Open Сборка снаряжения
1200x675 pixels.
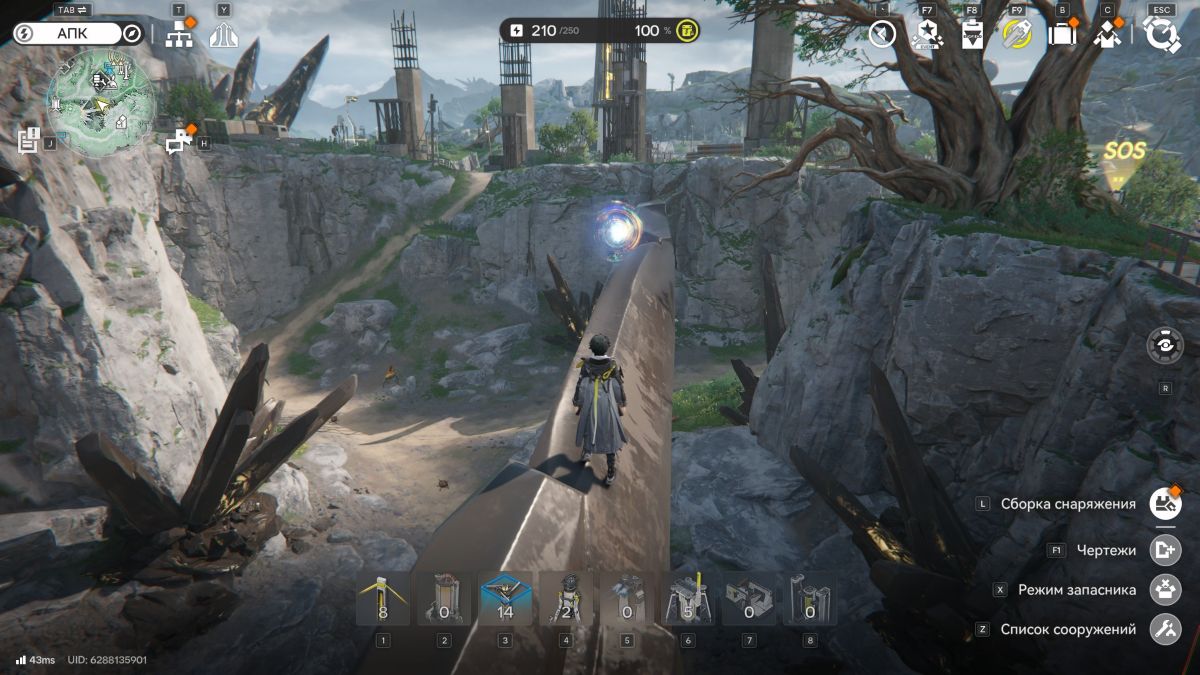point(1165,503)
